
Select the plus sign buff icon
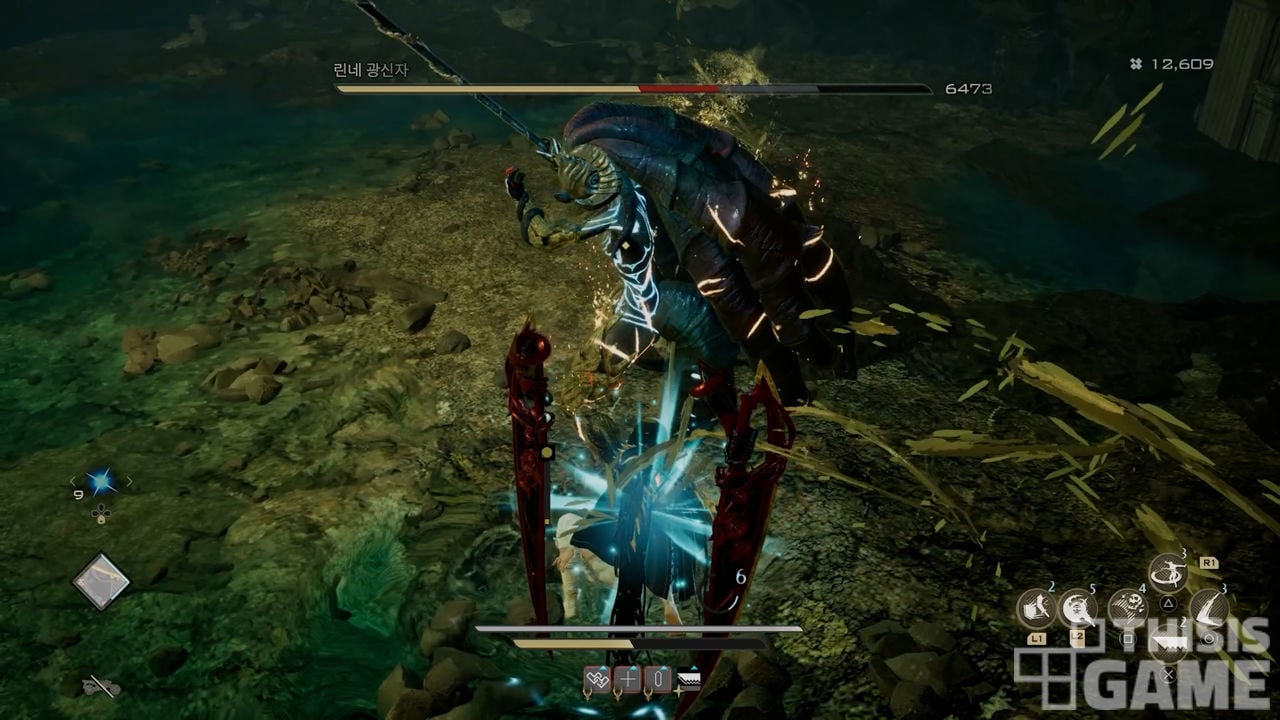click(627, 681)
